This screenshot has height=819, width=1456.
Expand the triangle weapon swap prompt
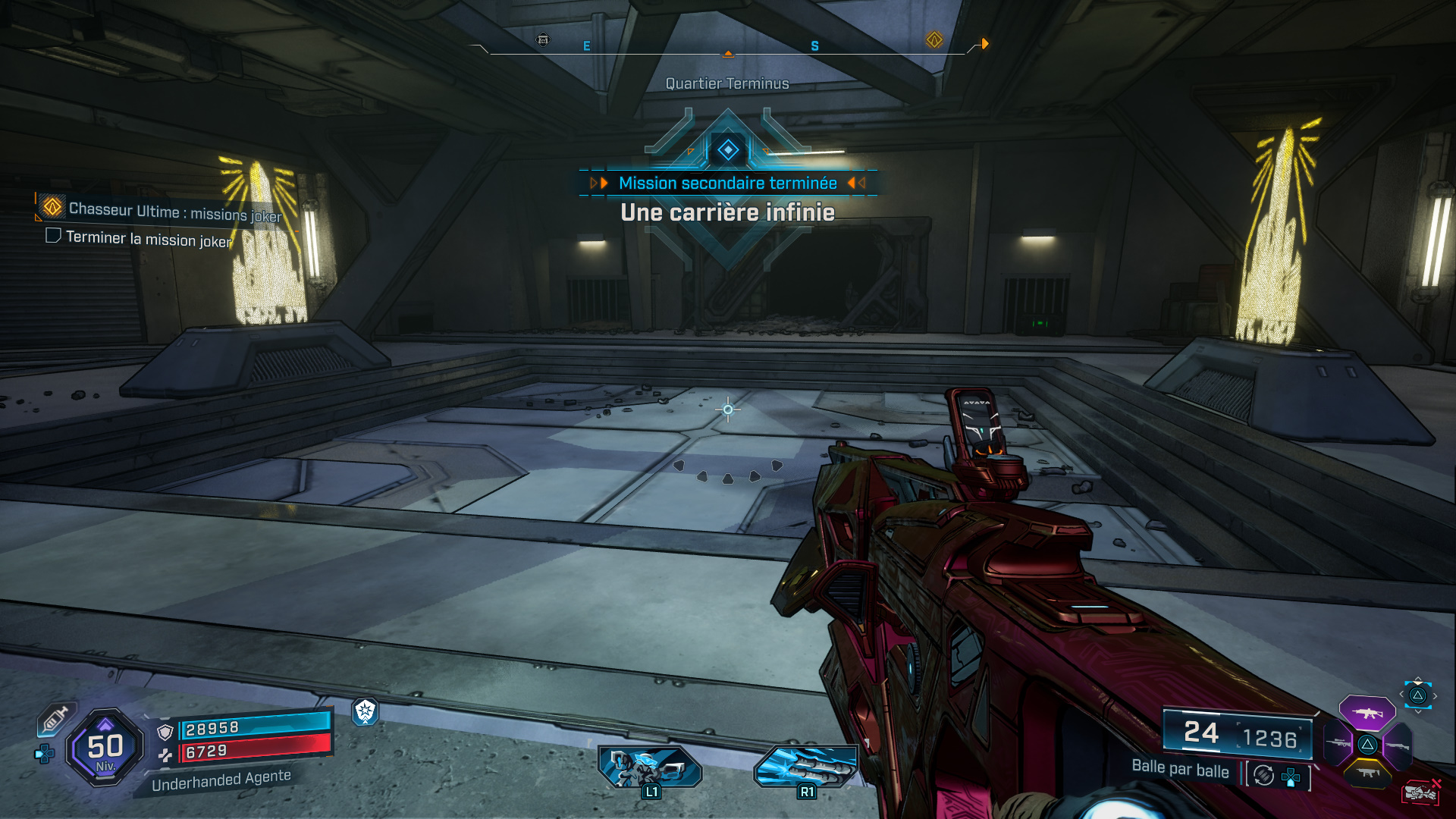[x=1417, y=696]
